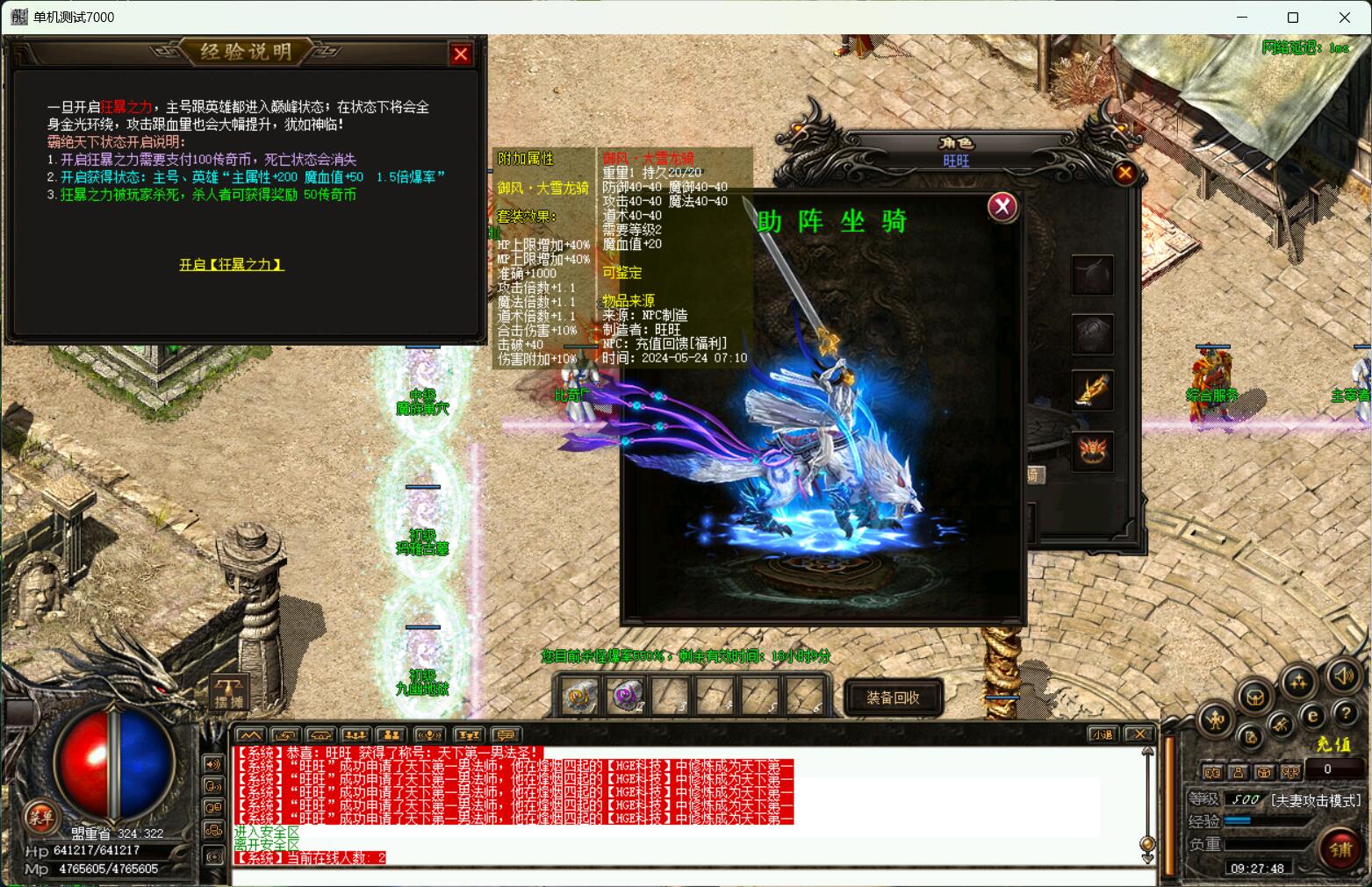This screenshot has width=1372, height=887.
Task: Close the 经验说明 window
Action: (x=461, y=54)
